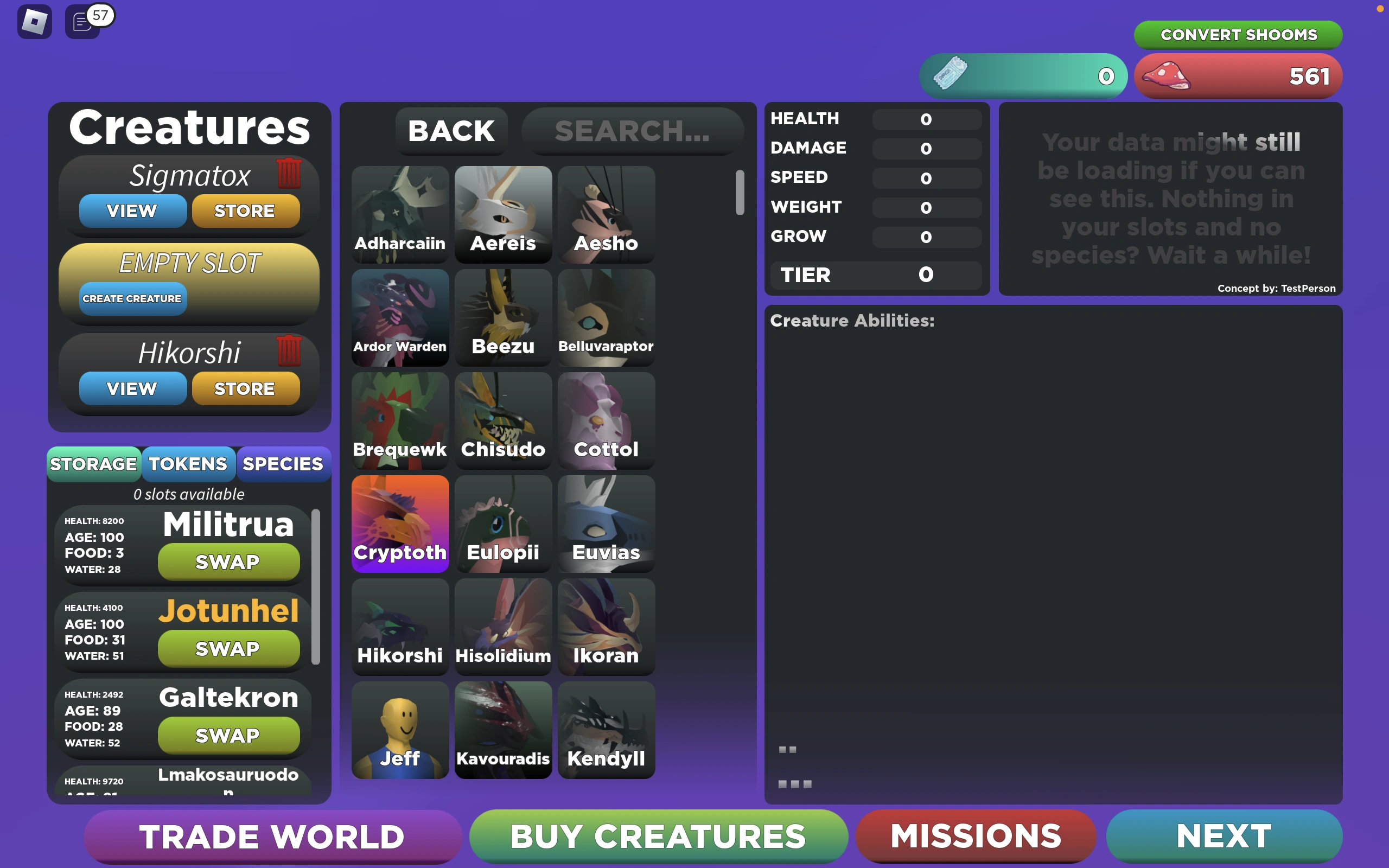Swap to Militrua
The image size is (1389, 868).
click(x=227, y=562)
